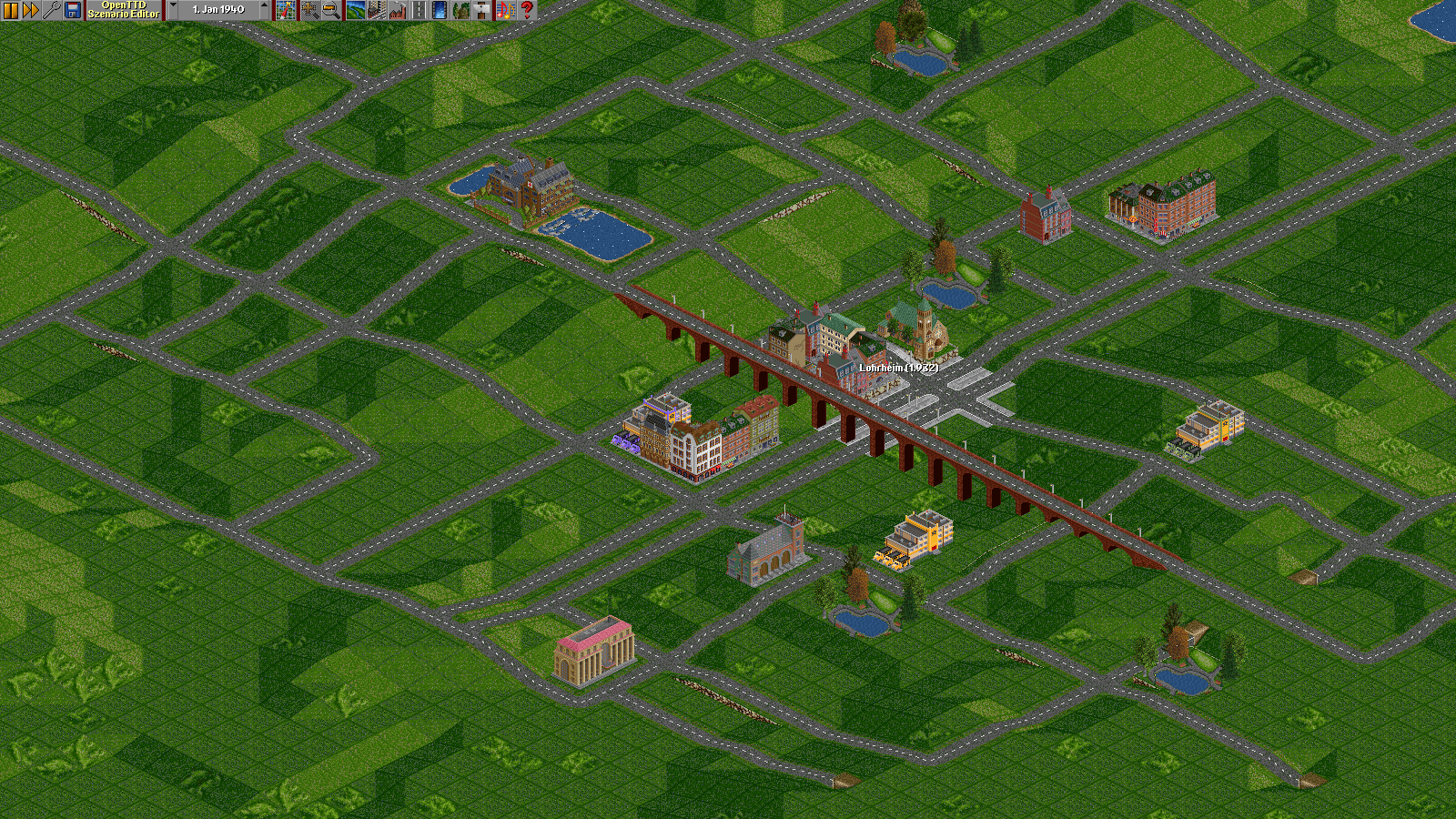Screen dimensions: 1456x819
Task: Click the OpenTTD Scenario Editor label
Action: click(x=124, y=10)
